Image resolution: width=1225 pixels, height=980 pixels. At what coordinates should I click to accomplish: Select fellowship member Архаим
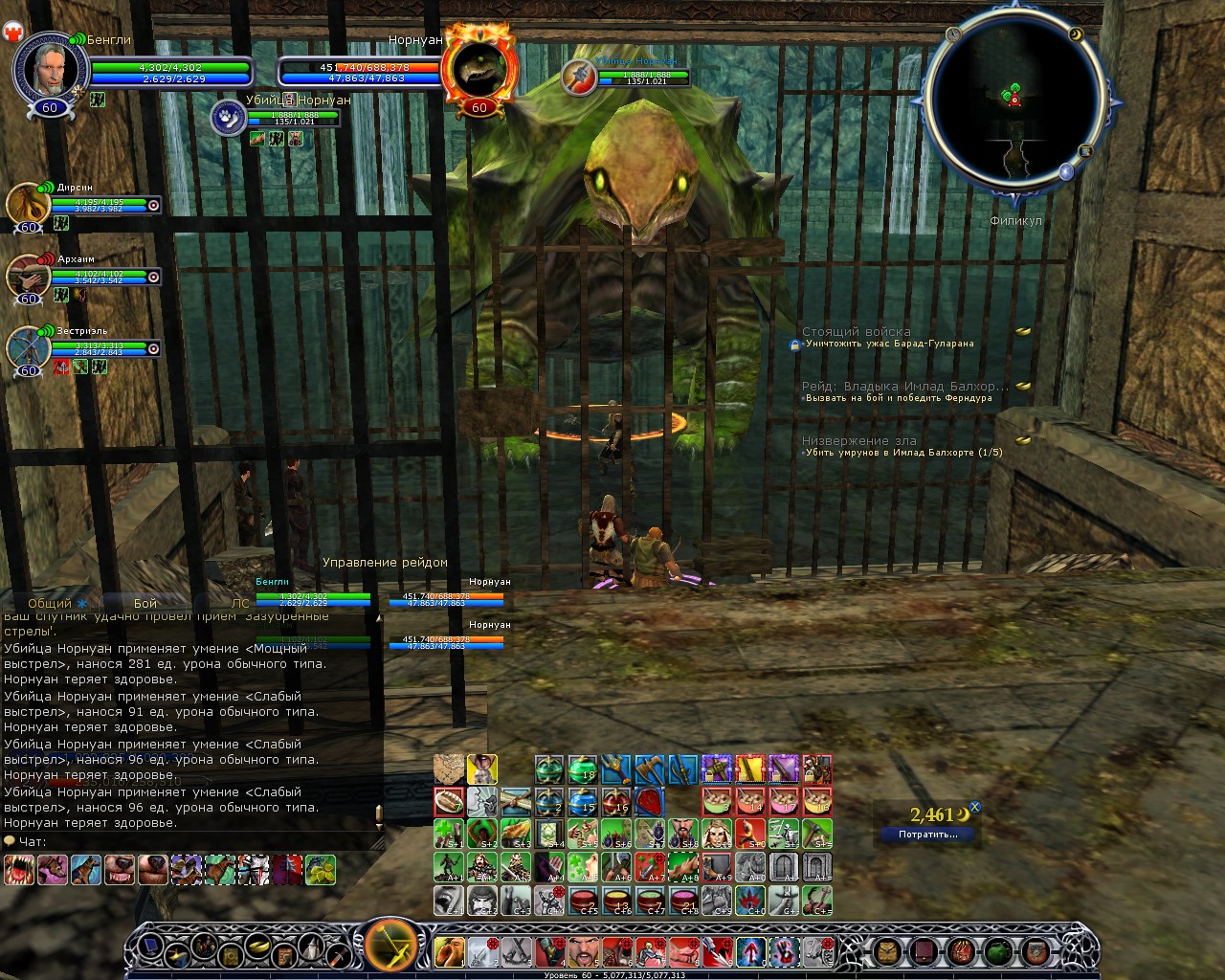coord(28,276)
